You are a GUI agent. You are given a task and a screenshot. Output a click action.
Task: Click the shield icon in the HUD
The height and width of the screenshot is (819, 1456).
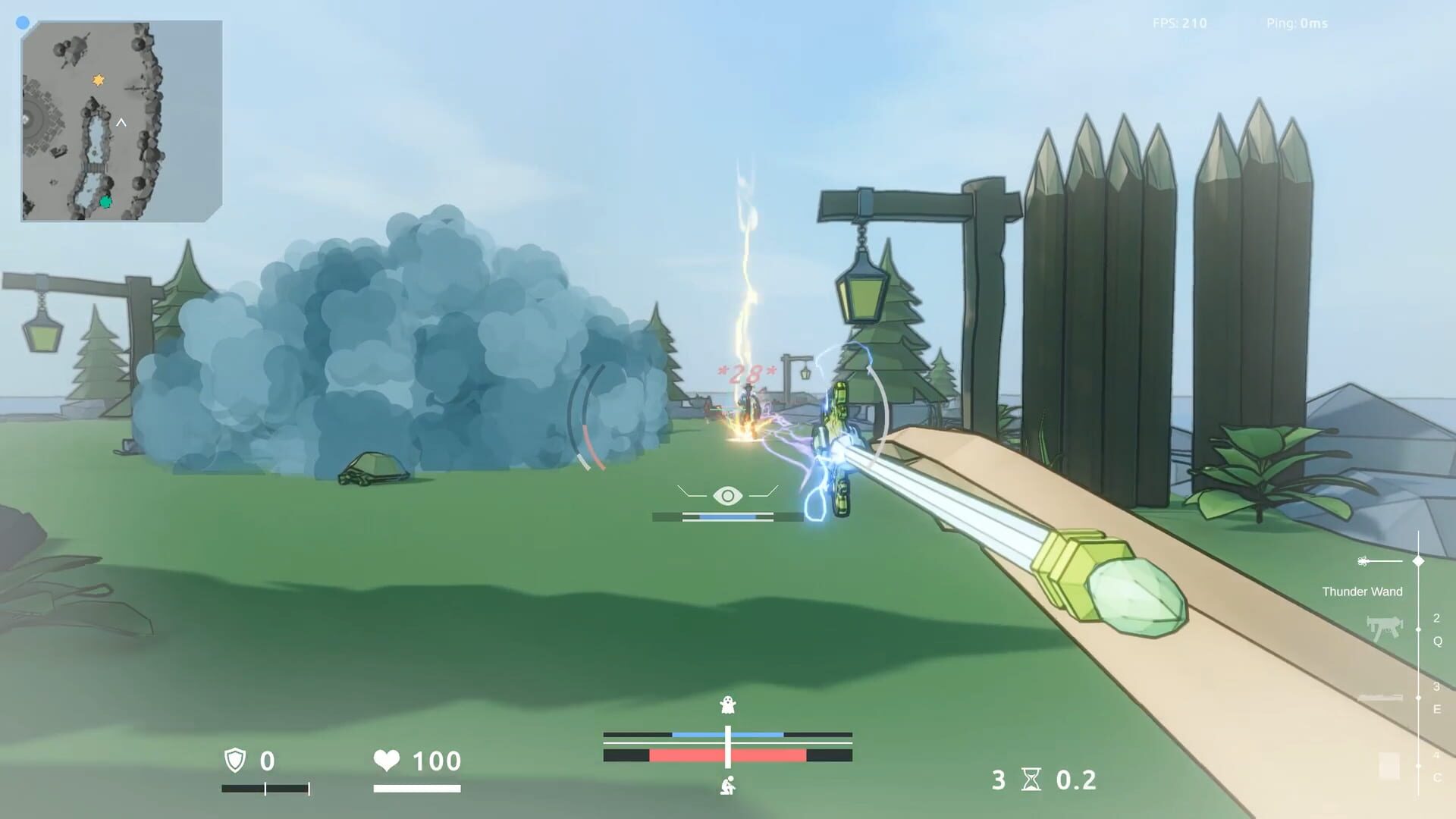[x=234, y=761]
